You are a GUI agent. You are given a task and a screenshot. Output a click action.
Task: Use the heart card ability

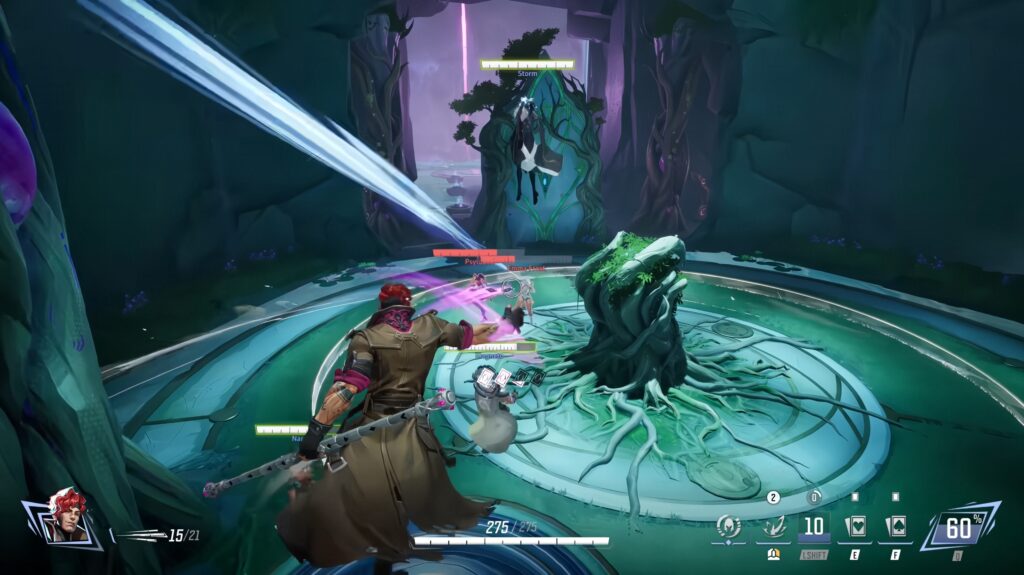(856, 527)
